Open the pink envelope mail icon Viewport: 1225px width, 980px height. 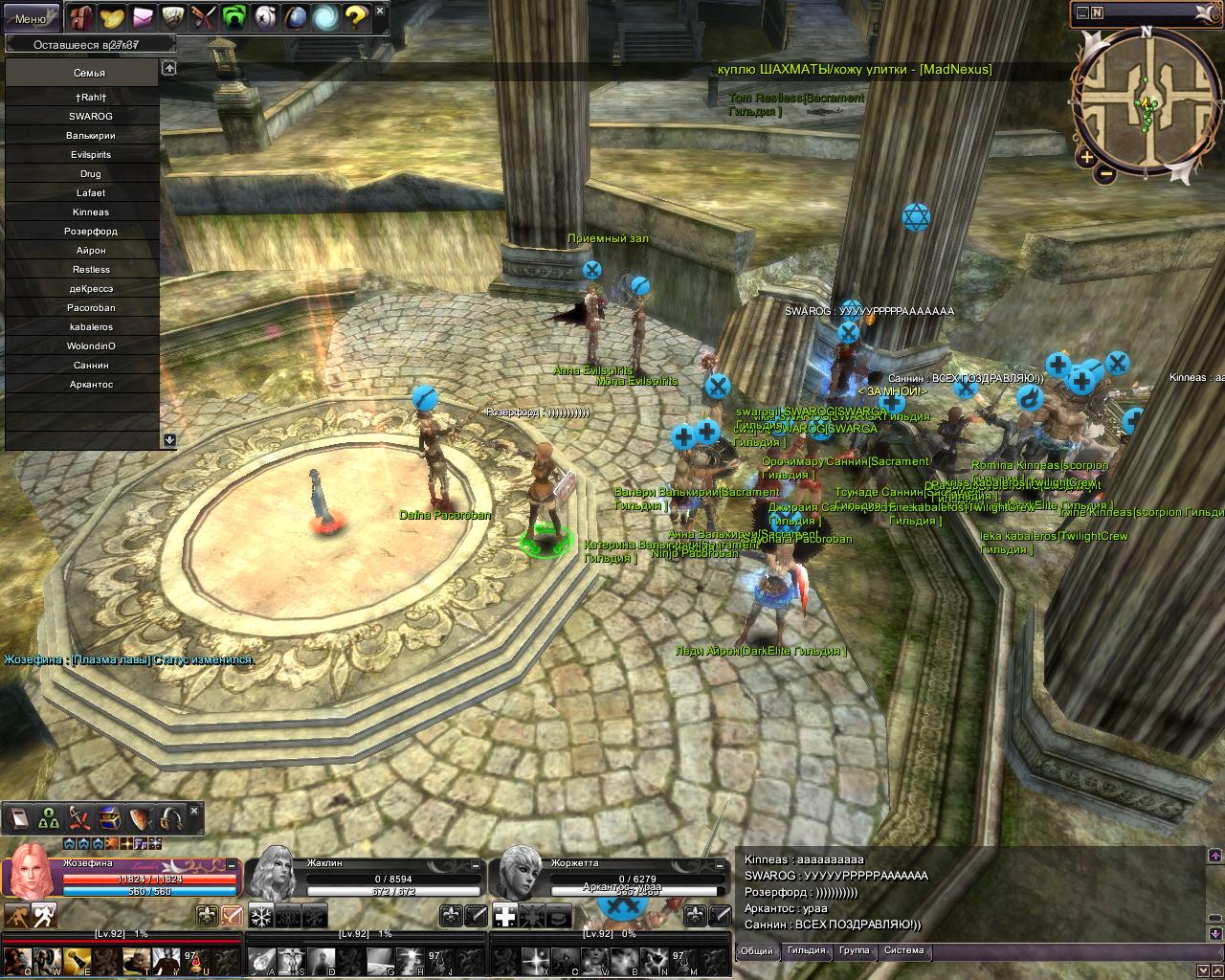pos(144,16)
